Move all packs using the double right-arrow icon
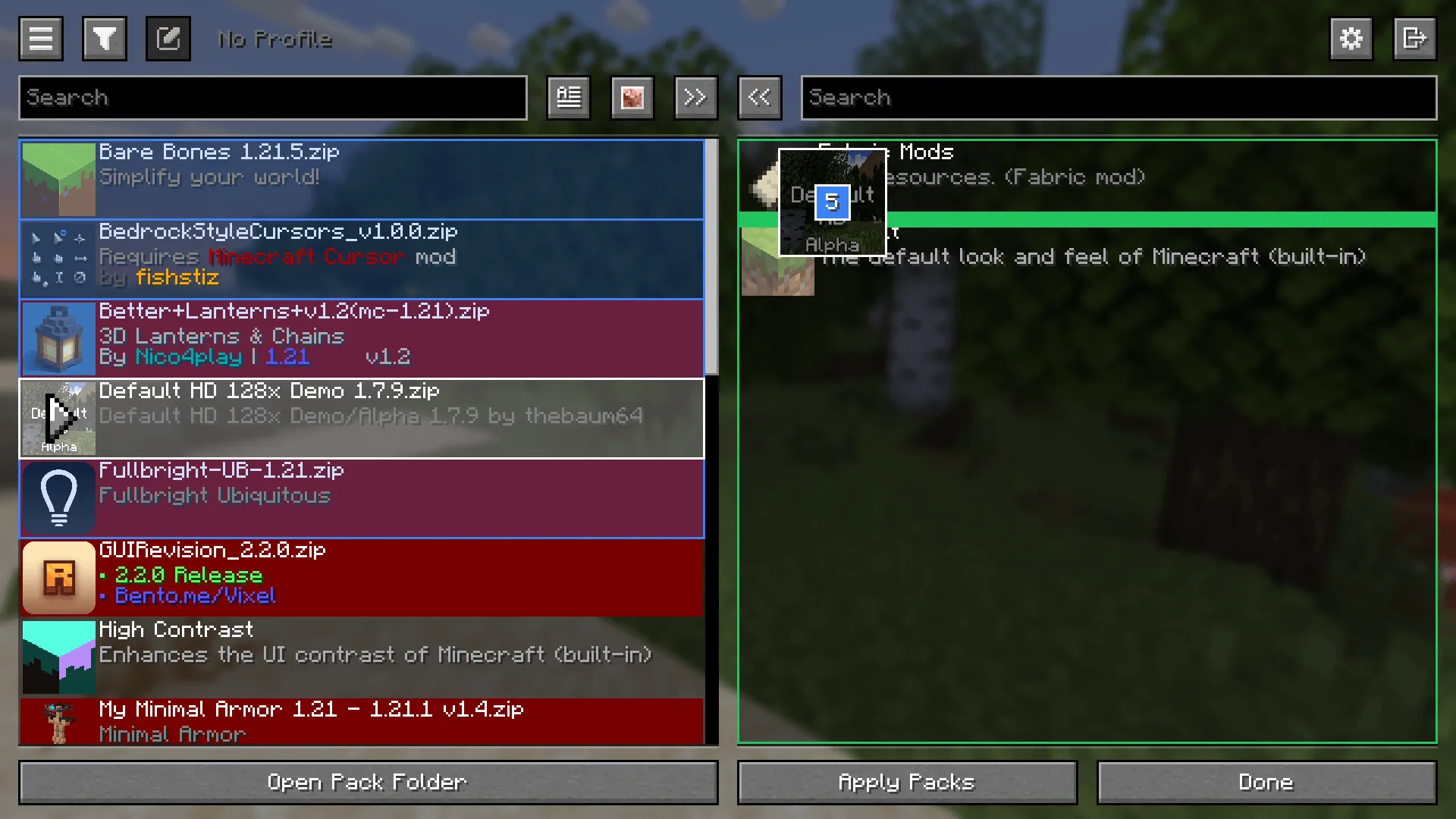The width and height of the screenshot is (1456, 819). (695, 97)
